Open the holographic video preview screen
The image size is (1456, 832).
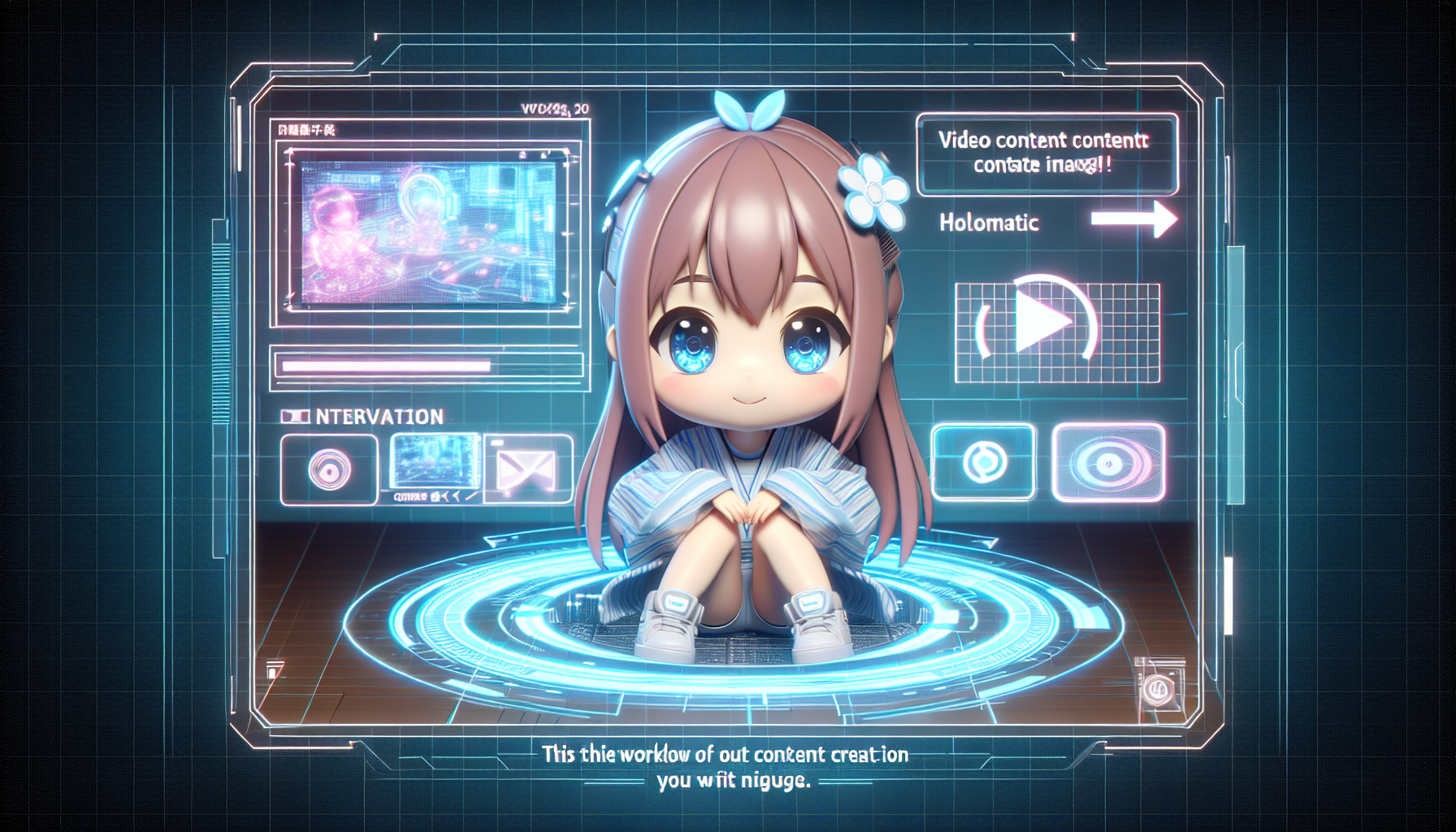pos(428,232)
